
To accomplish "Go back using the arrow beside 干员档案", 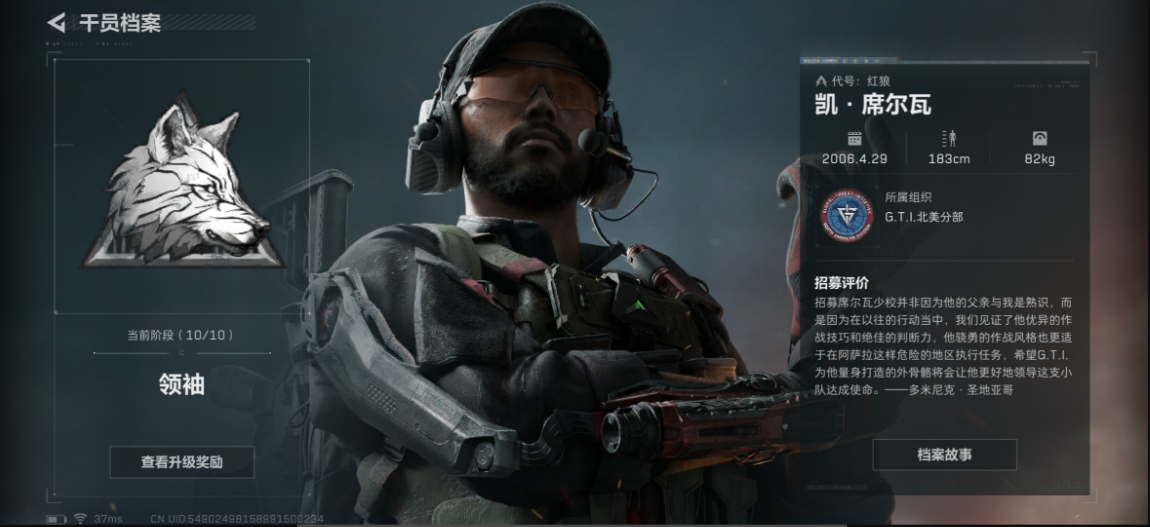I will [56, 23].
